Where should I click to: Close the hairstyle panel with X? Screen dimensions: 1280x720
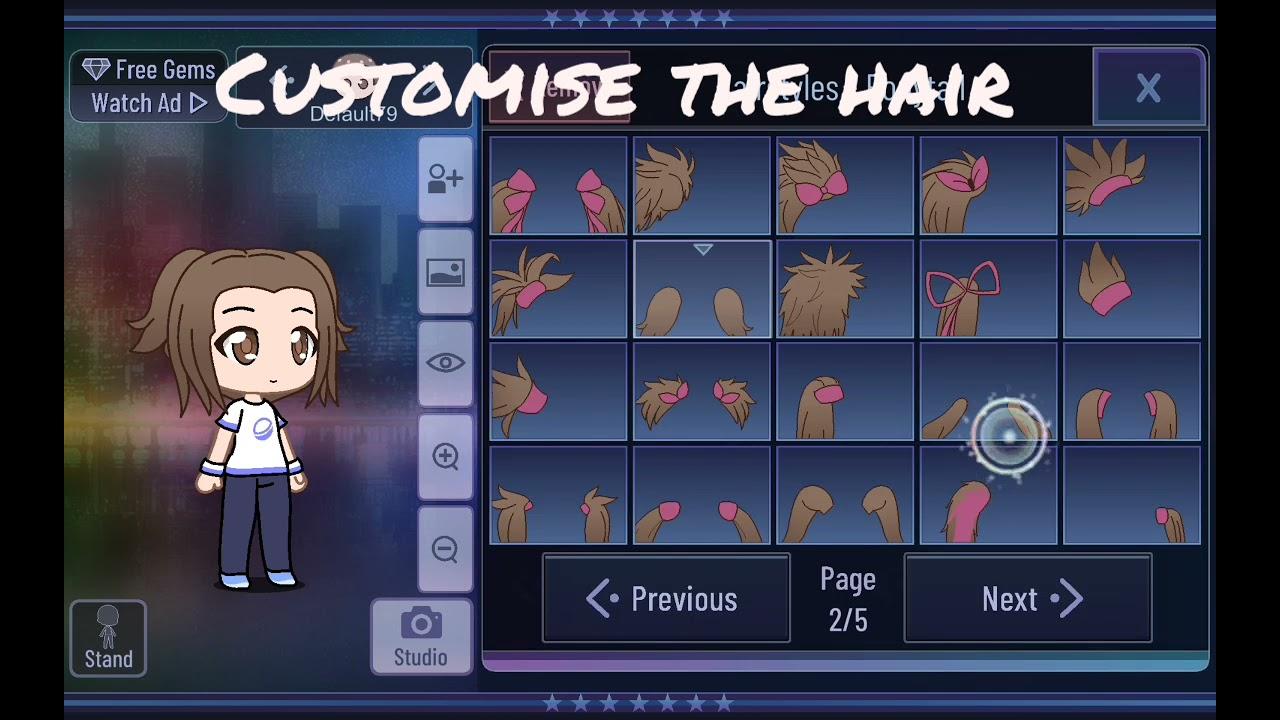tap(1148, 88)
